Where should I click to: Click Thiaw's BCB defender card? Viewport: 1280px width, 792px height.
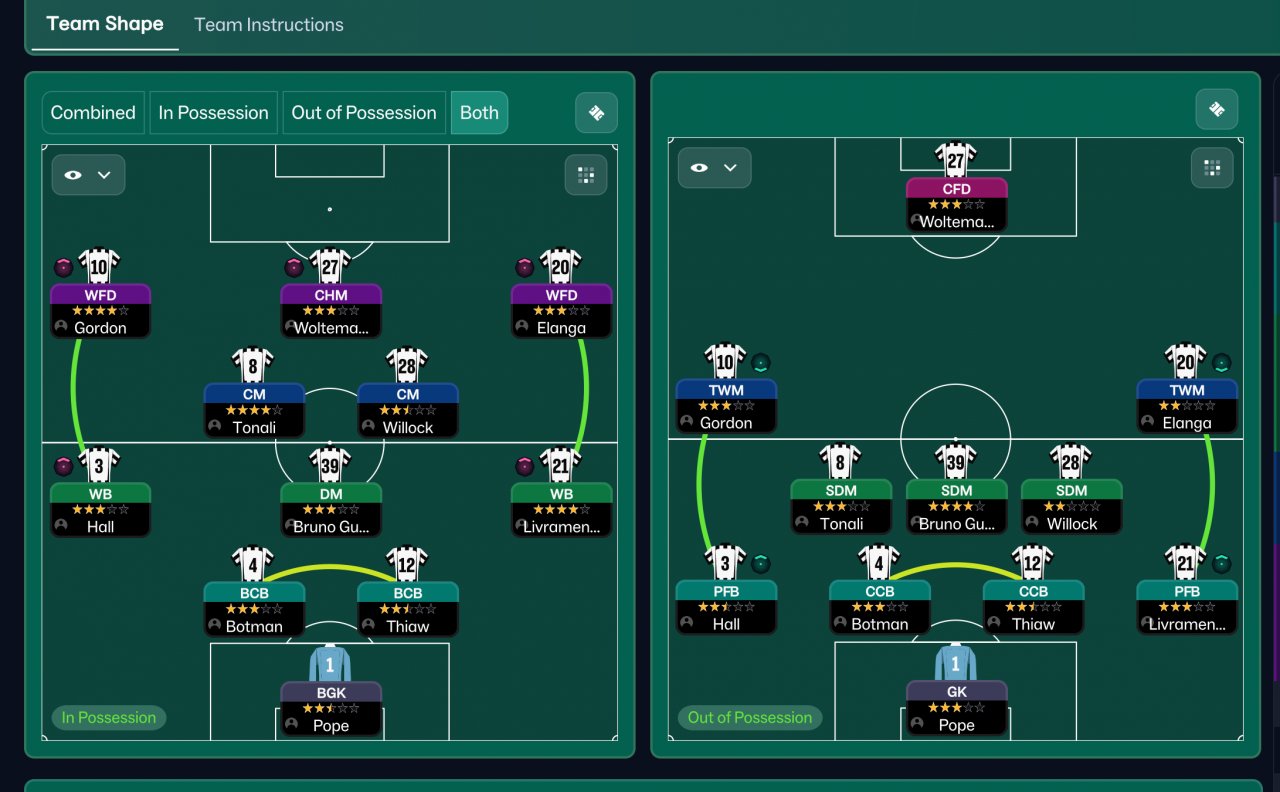tap(408, 609)
